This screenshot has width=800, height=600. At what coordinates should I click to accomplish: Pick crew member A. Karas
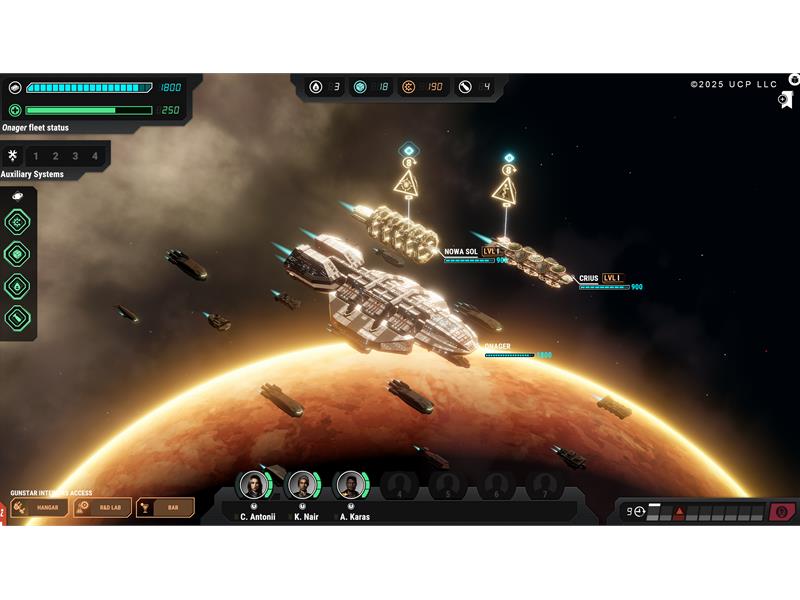[351, 486]
